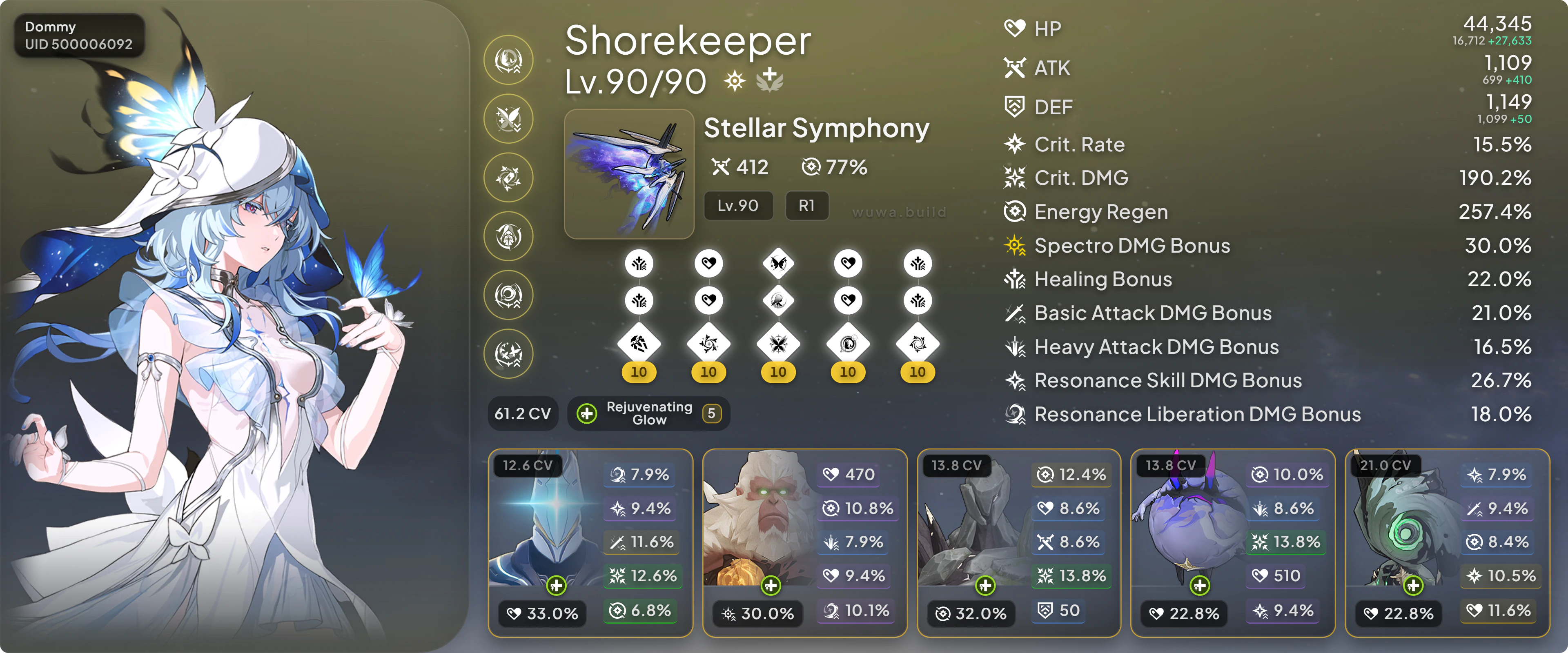Image resolution: width=1568 pixels, height=653 pixels.
Task: Select the green turtle echo with 21.0 CV
Action: point(1446,543)
